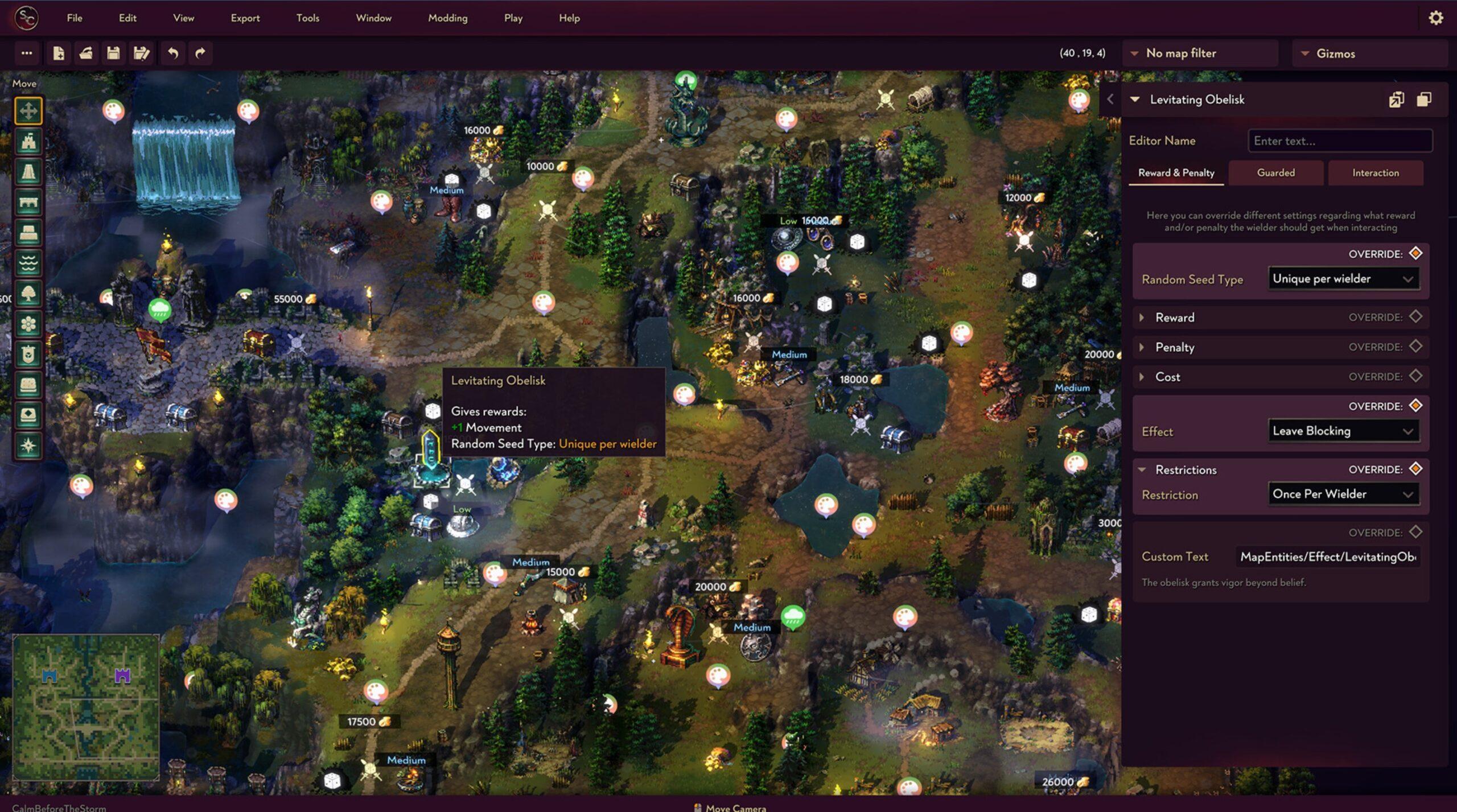1457x812 pixels.
Task: Redo the last undone action
Action: [200, 53]
